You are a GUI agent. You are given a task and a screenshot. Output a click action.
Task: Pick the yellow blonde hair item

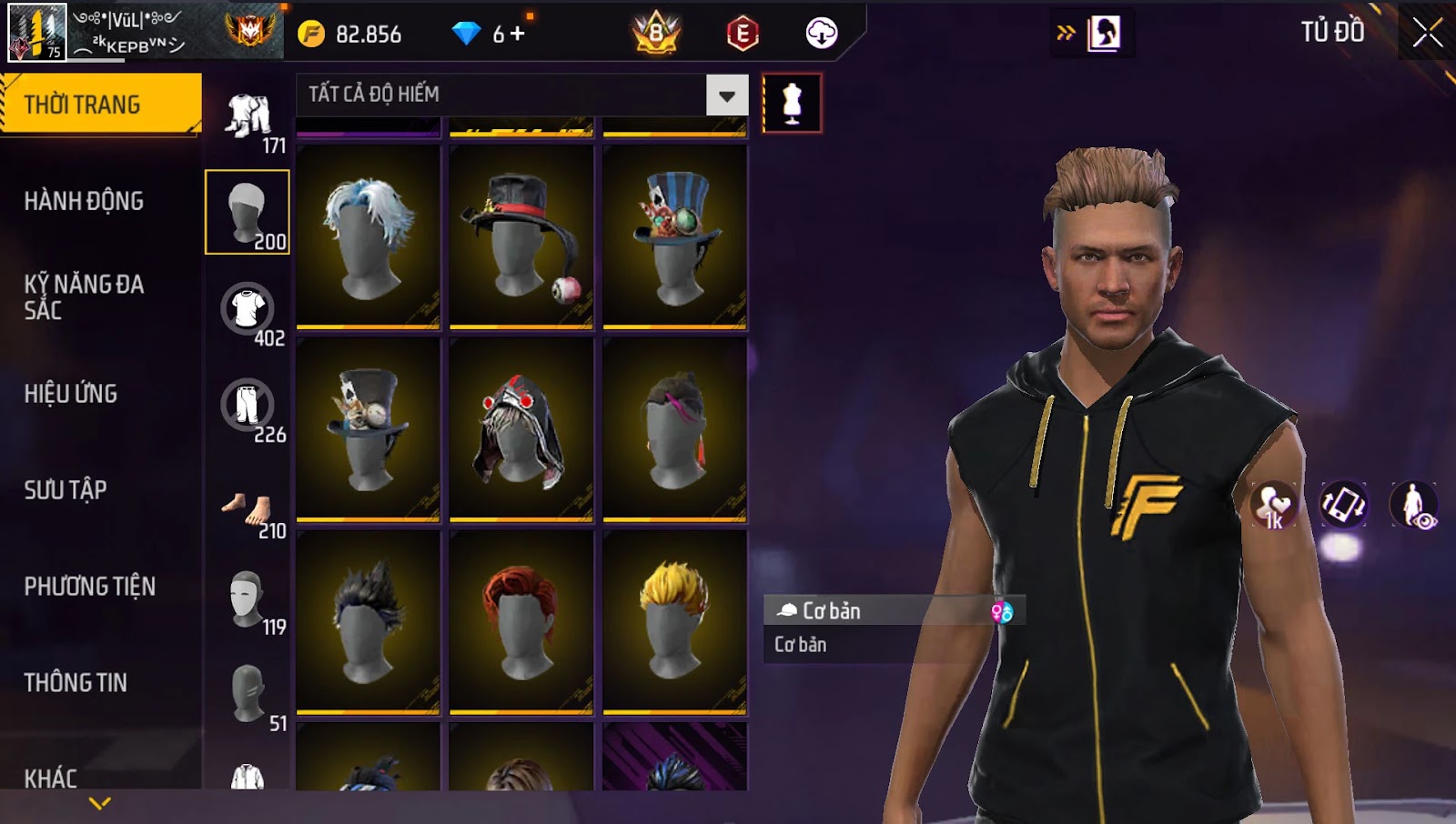click(674, 622)
